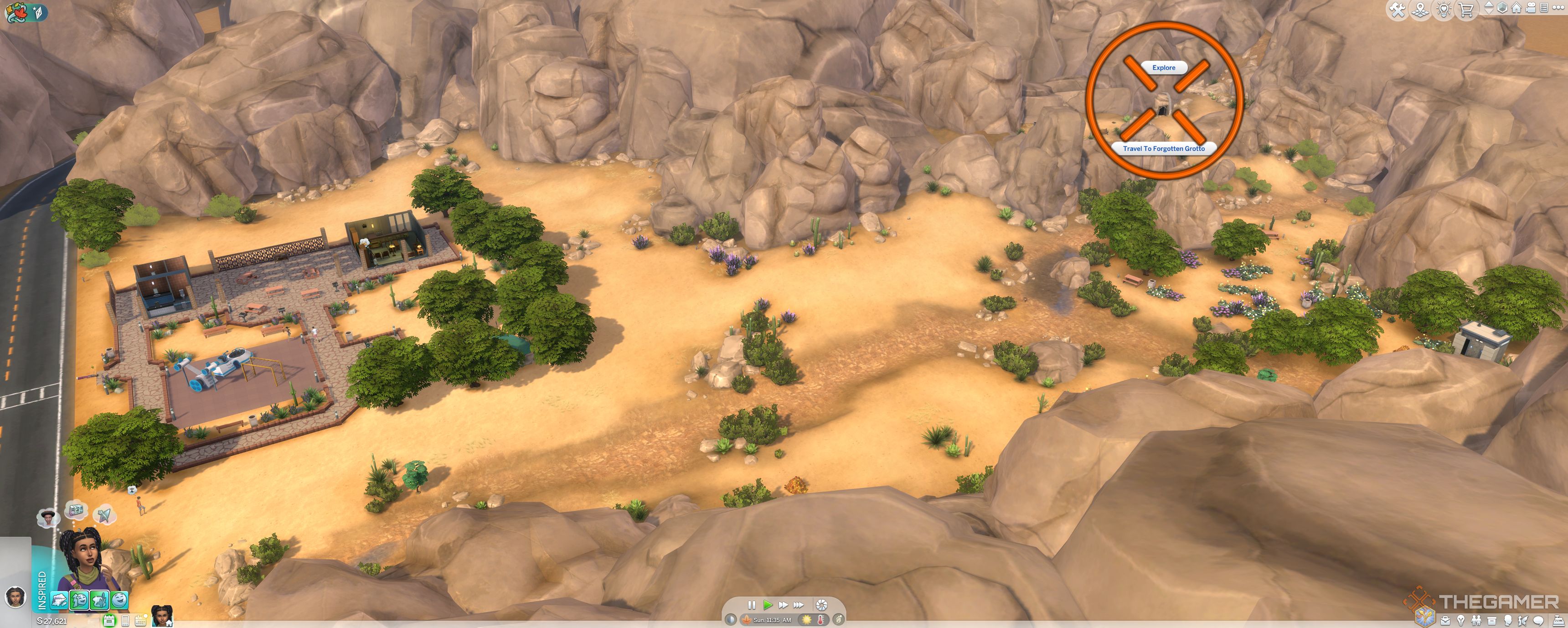1568x628 pixels.
Task: Select the cloud moodlet icon
Action: [x=60, y=601]
